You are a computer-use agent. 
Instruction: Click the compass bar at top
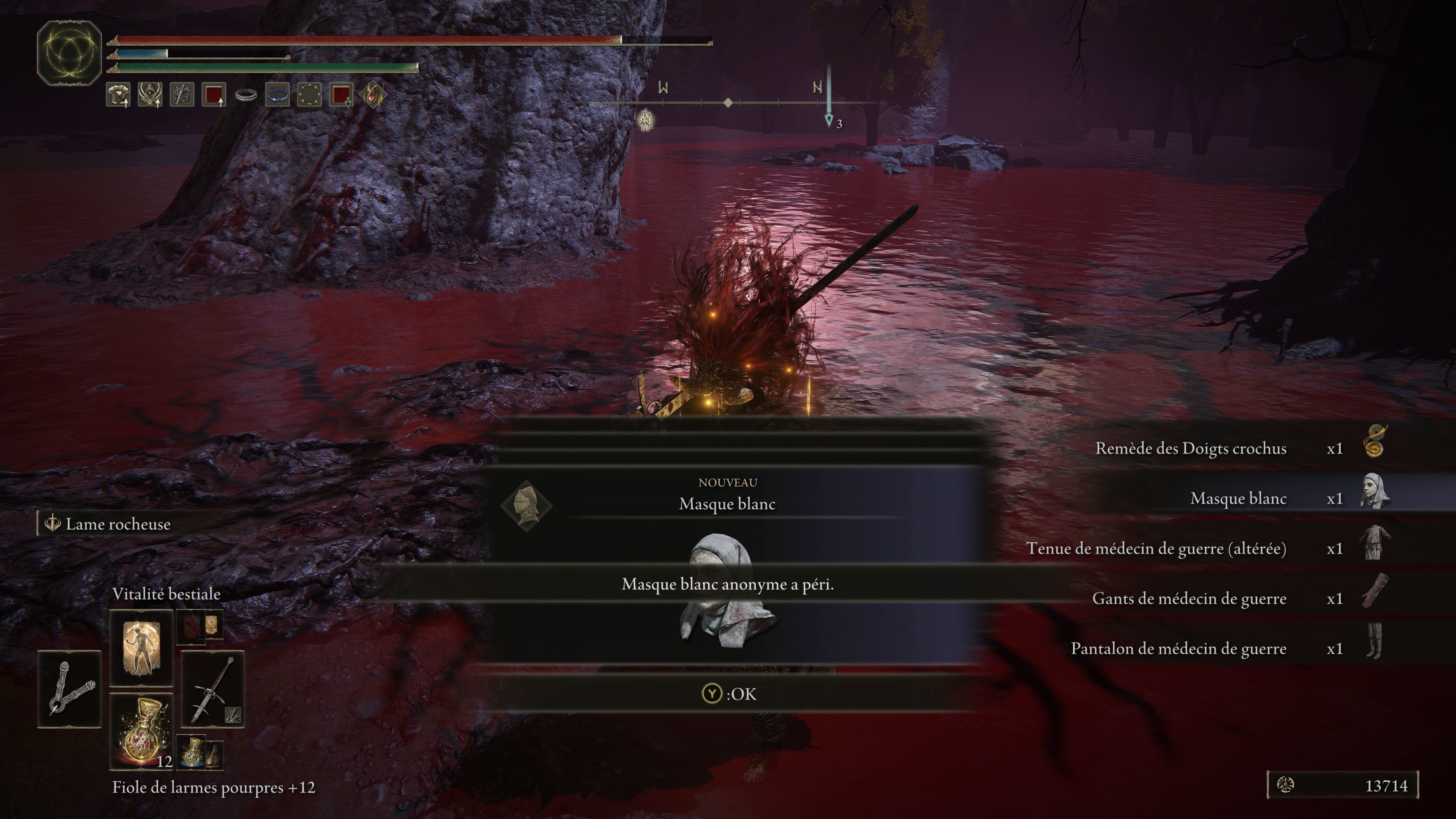735,103
